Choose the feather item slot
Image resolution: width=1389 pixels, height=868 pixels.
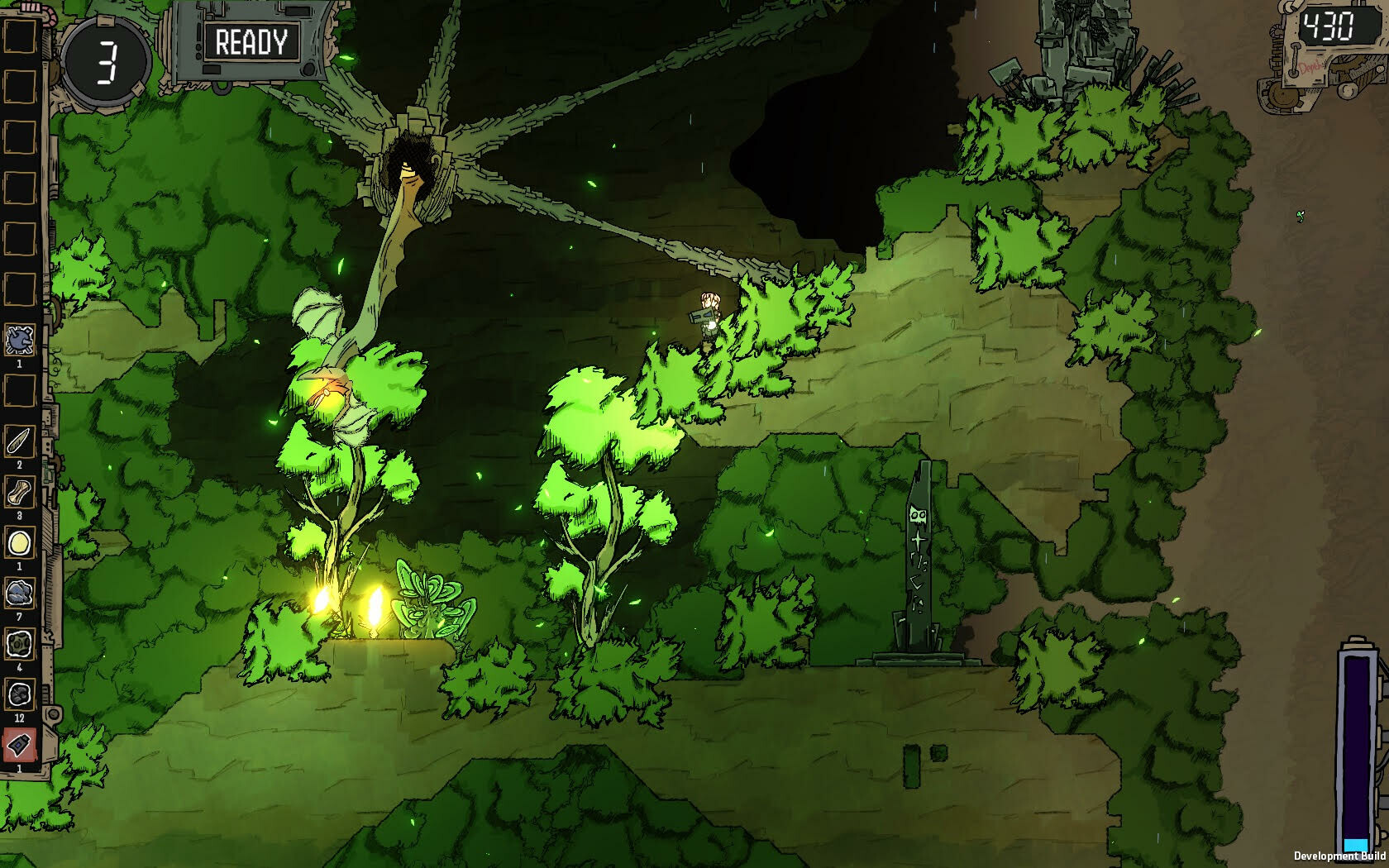click(x=20, y=441)
